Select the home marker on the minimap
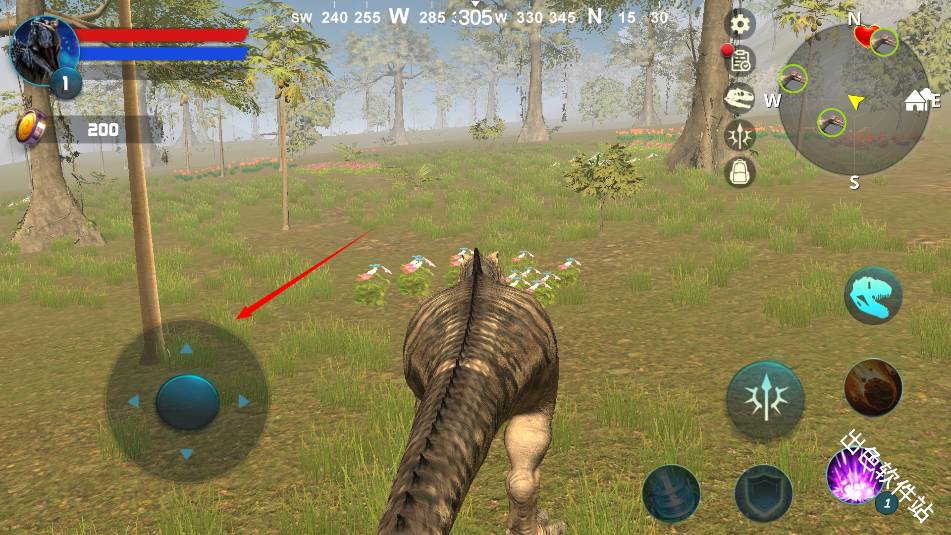Screen dimensions: 951x535 (916, 100)
